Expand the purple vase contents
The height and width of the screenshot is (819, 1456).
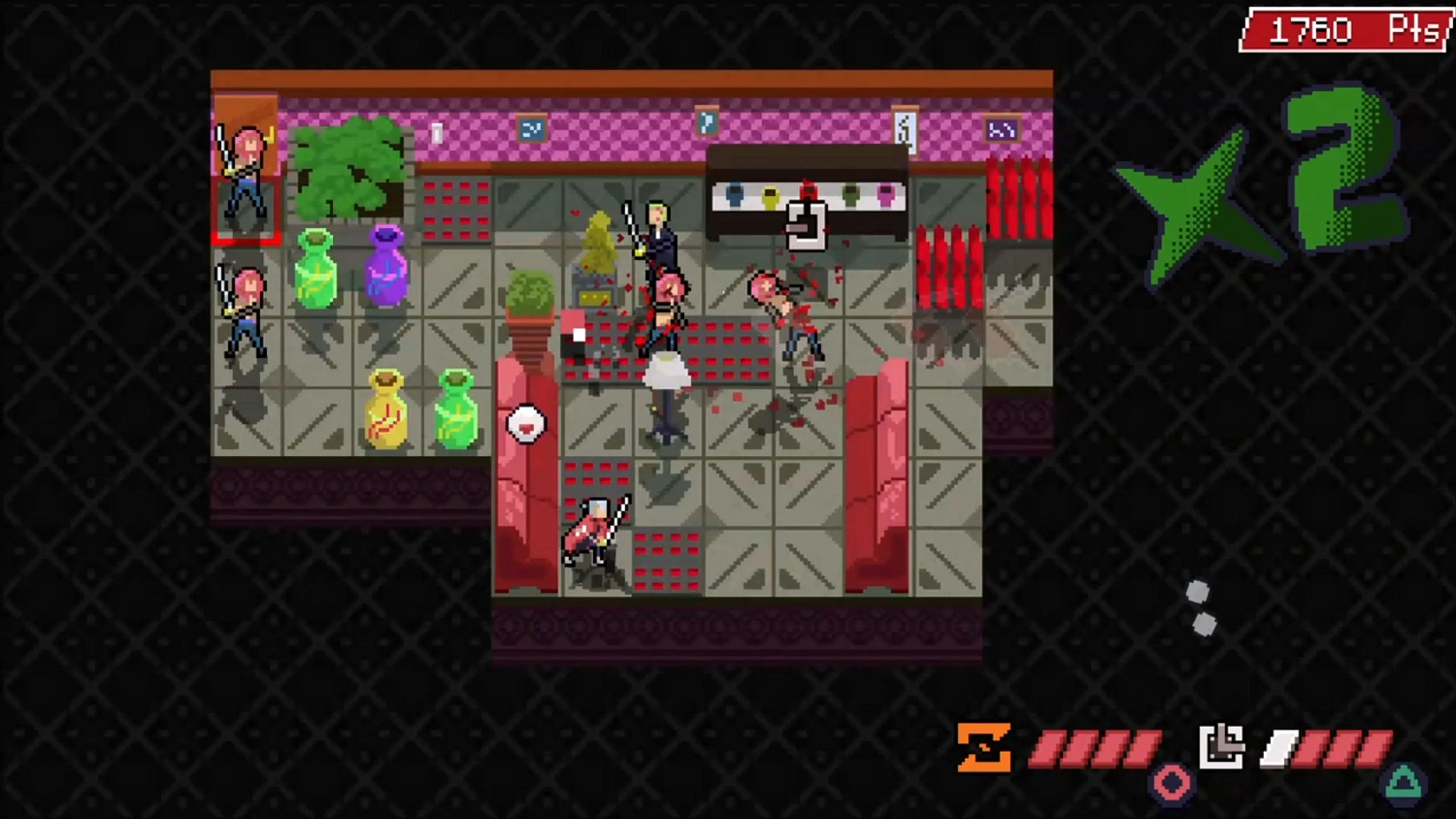click(x=386, y=267)
